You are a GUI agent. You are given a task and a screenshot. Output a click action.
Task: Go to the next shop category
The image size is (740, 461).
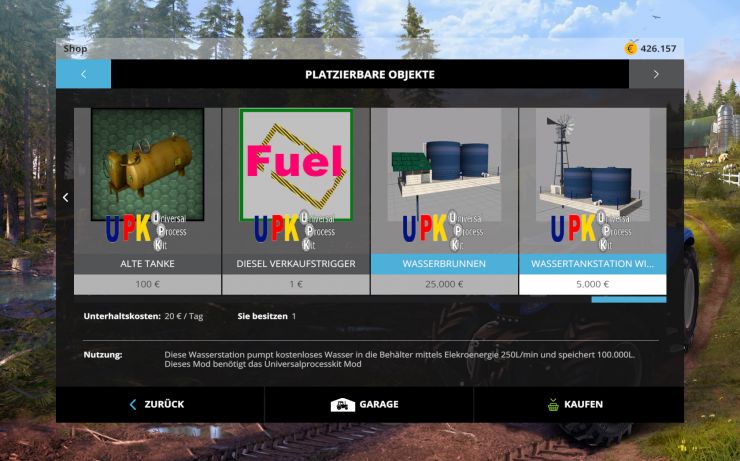click(x=656, y=74)
